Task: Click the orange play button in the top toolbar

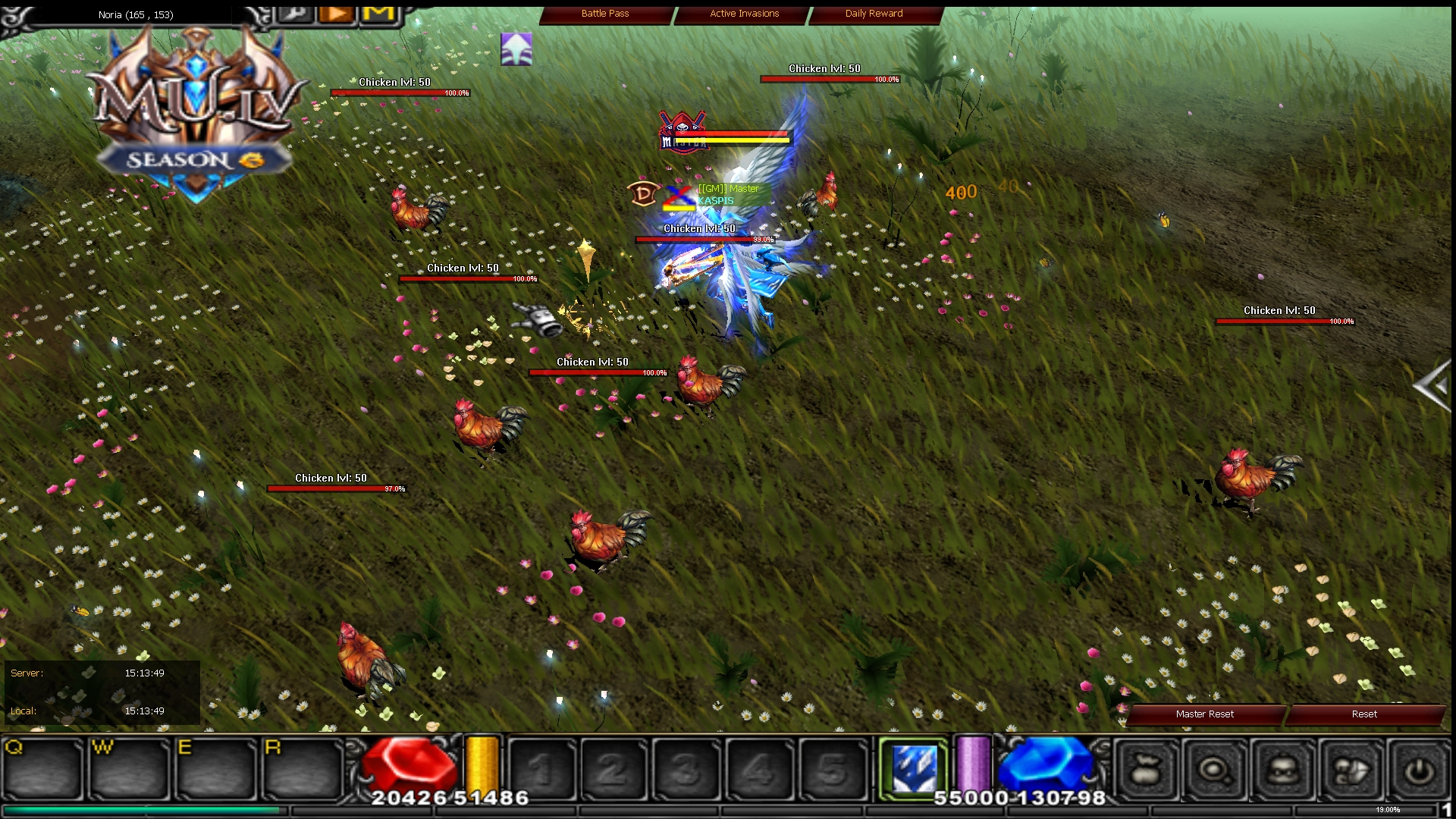Action: coord(335,14)
